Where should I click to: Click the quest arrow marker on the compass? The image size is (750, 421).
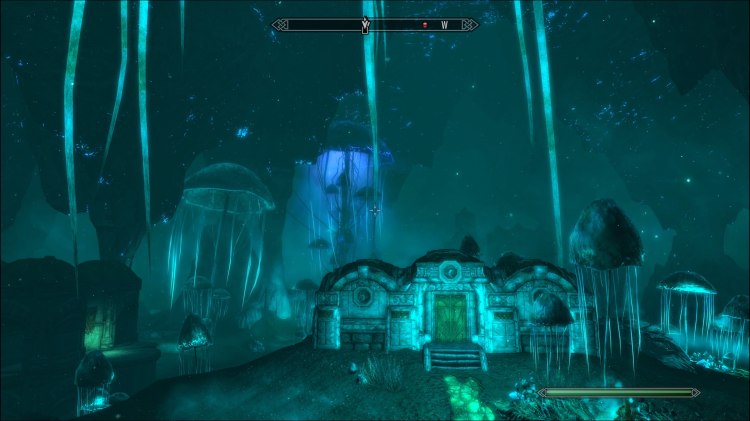coord(365,24)
